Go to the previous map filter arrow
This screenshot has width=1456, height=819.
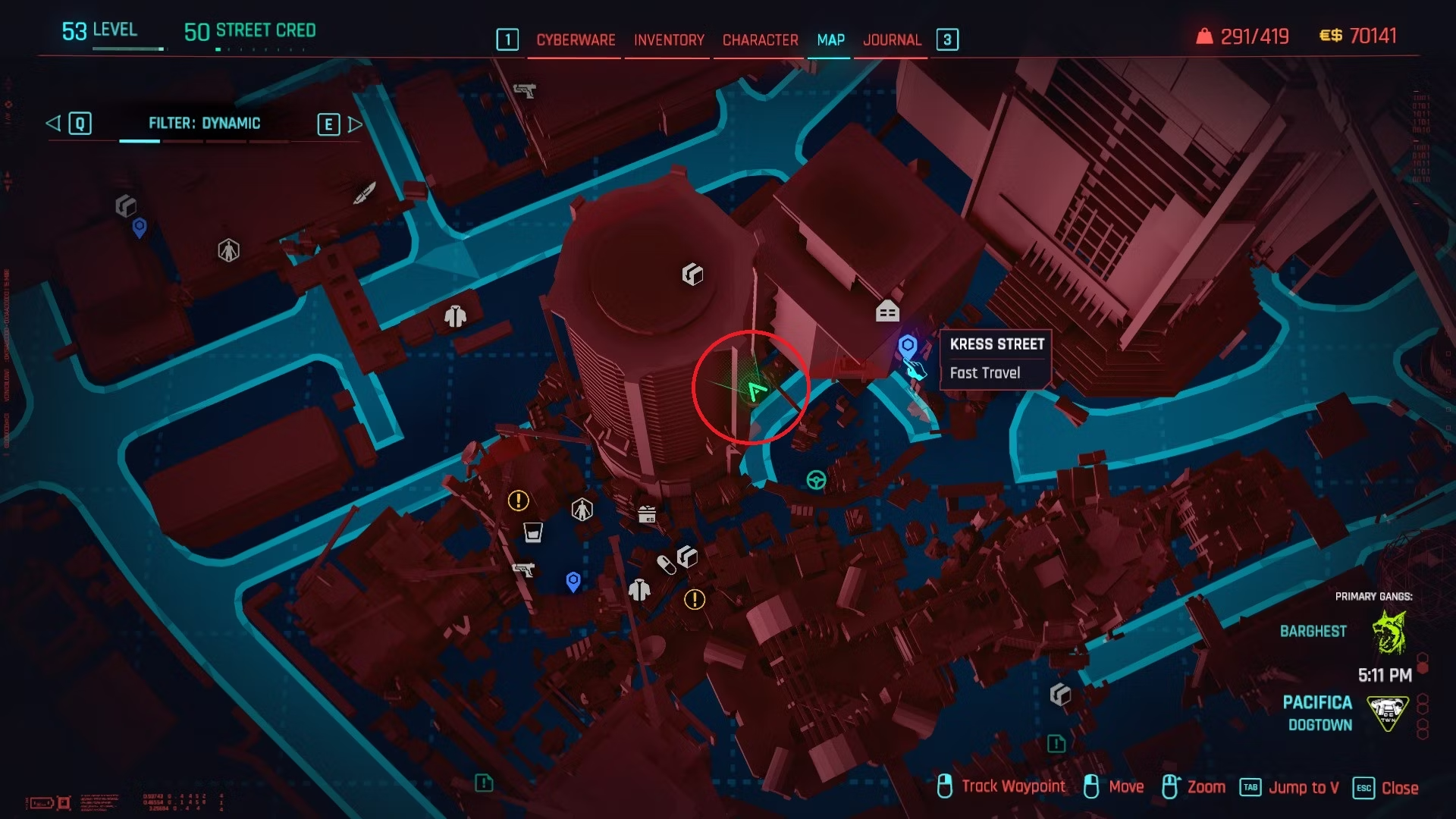tap(53, 123)
